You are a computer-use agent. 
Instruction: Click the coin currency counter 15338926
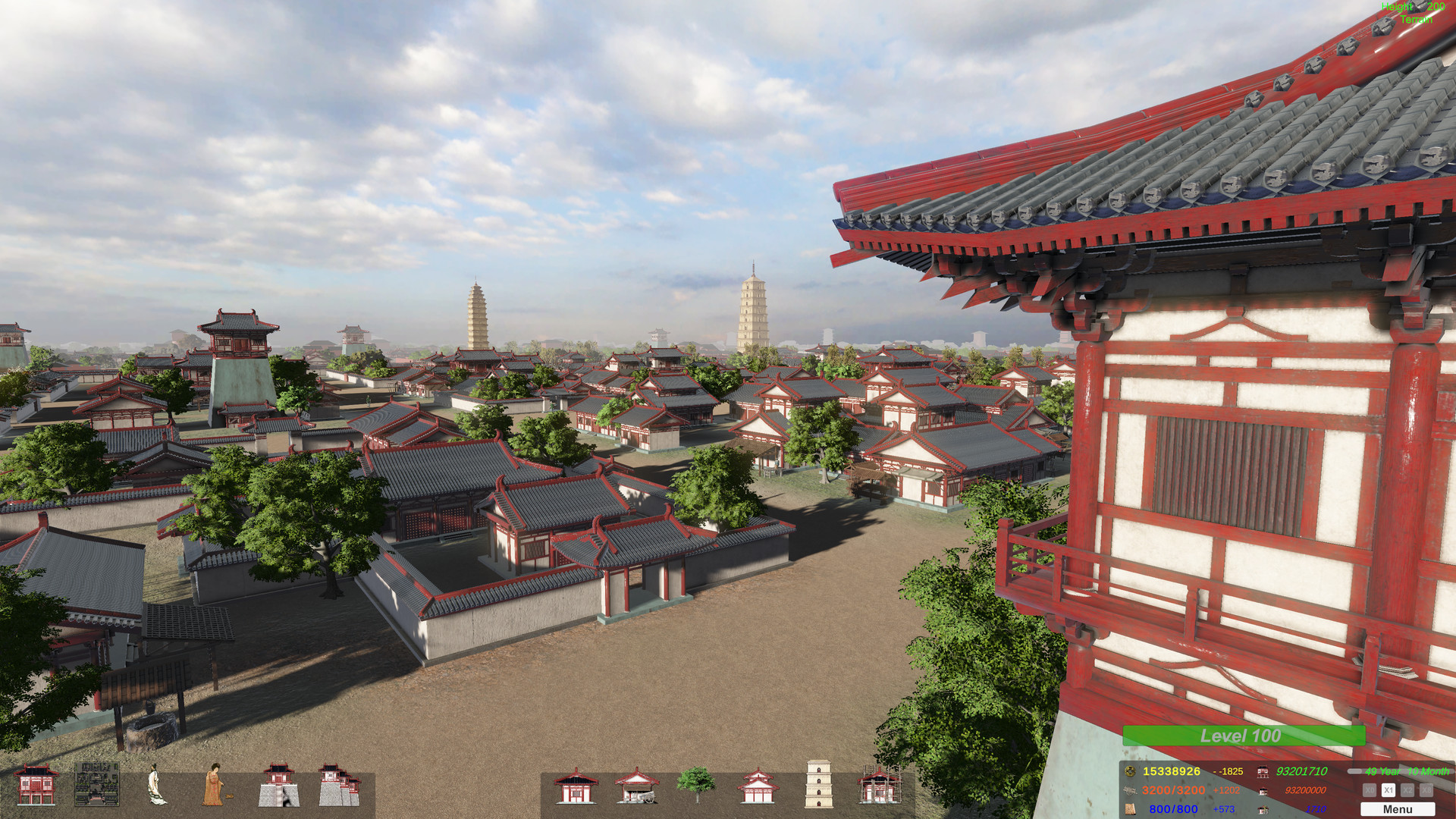1172,771
